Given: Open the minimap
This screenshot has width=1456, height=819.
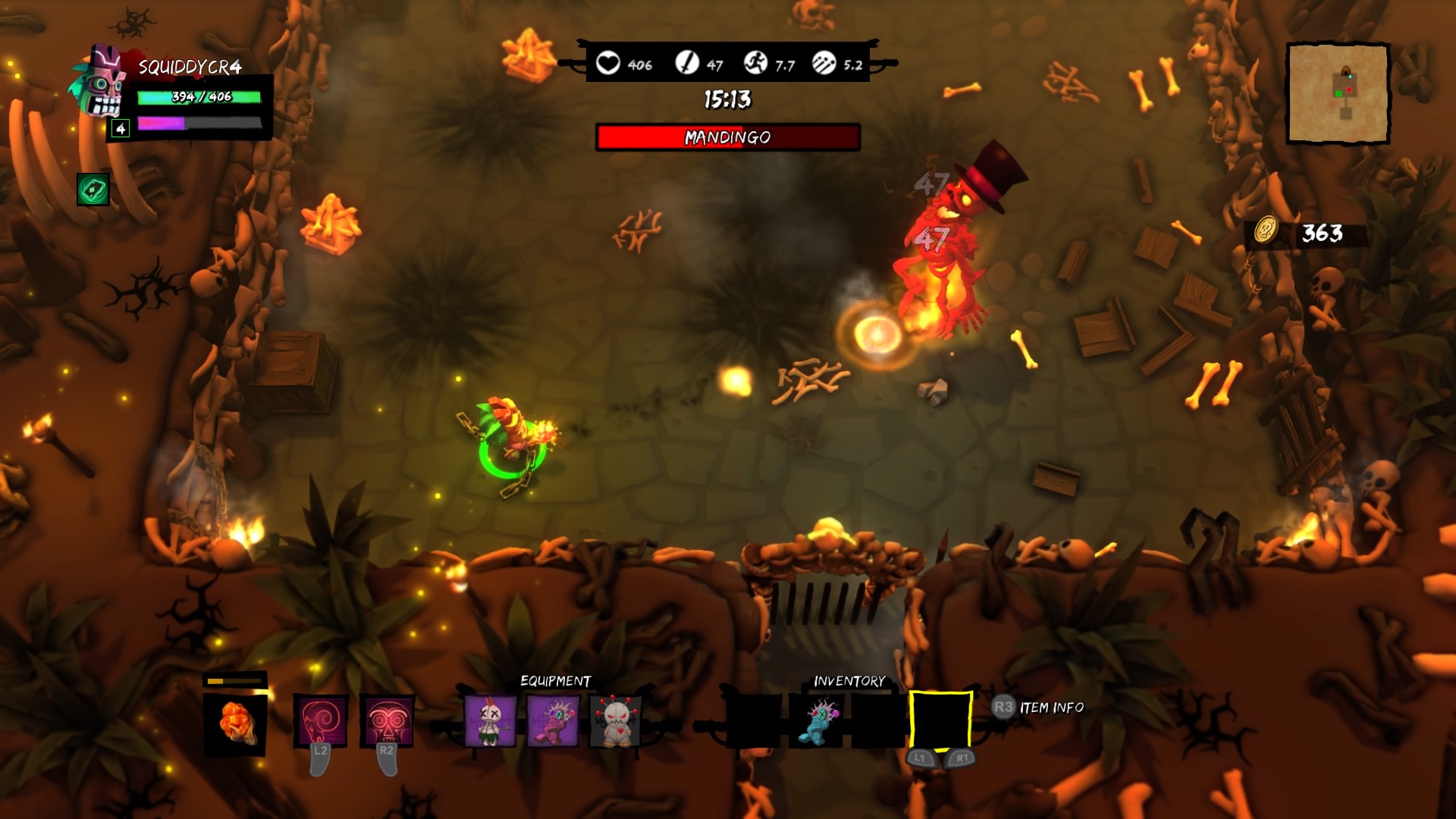Looking at the screenshot, I should [x=1338, y=93].
